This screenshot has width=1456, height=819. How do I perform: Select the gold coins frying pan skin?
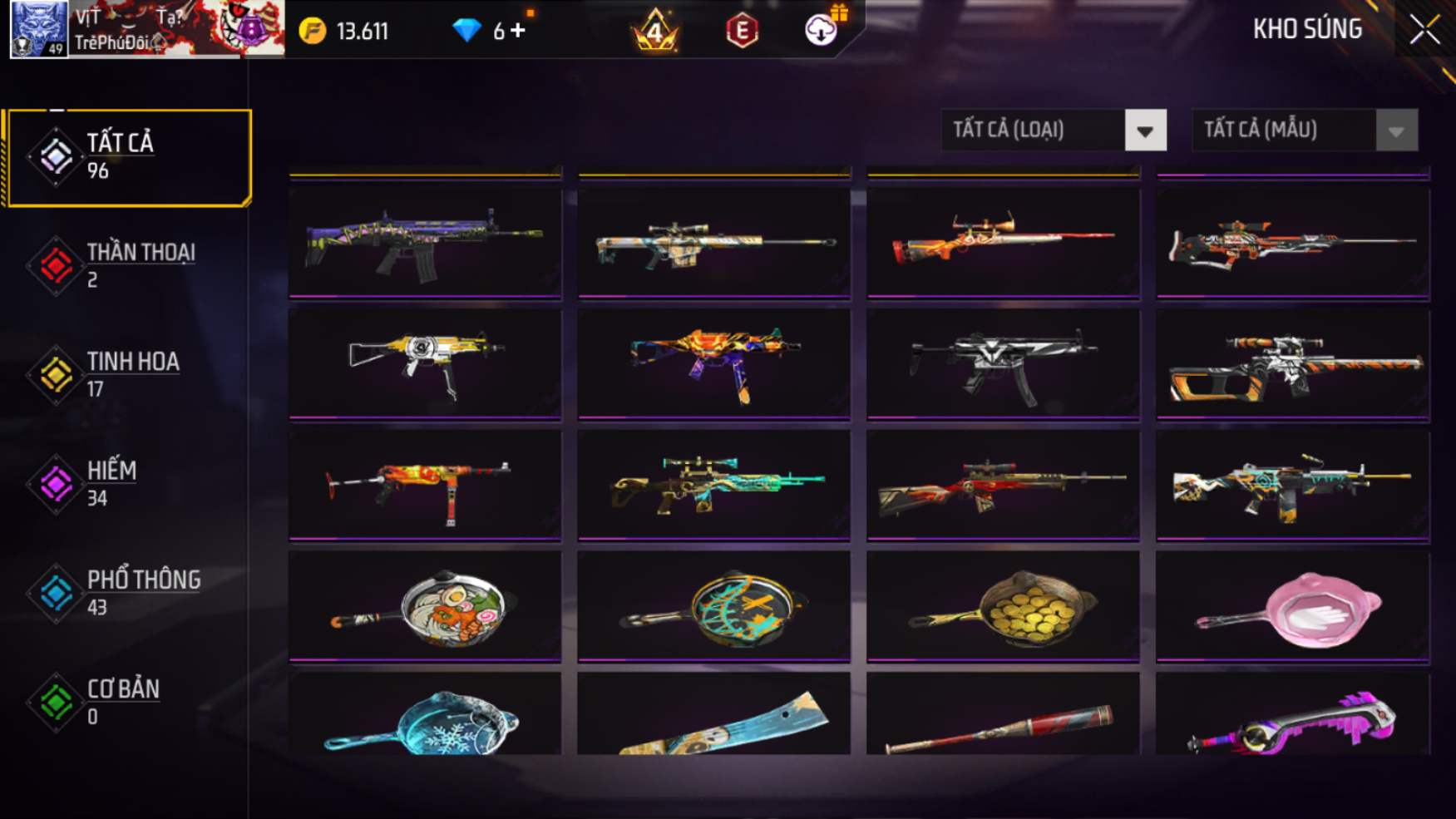coord(1003,607)
